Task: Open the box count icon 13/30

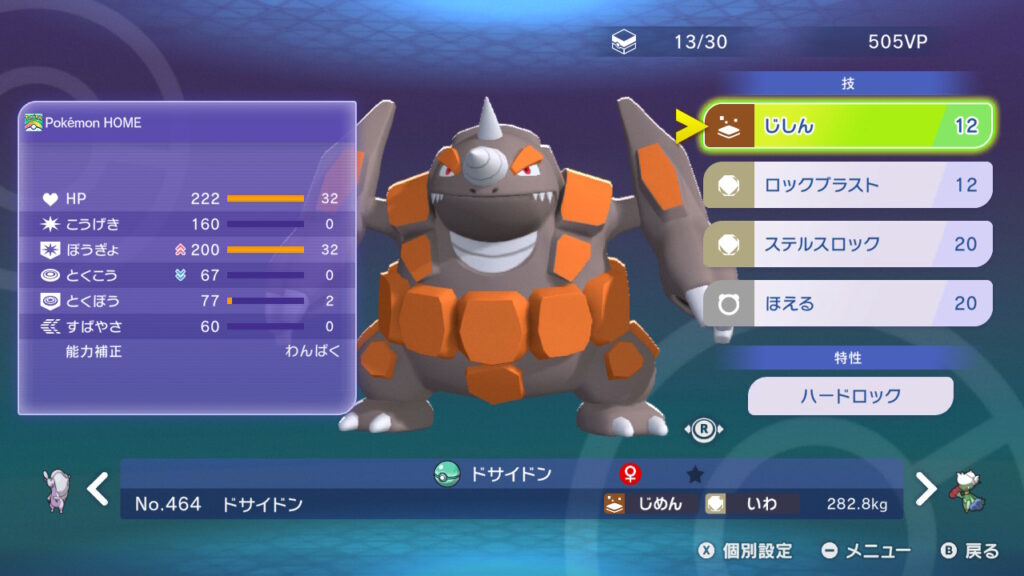Action: (622, 43)
